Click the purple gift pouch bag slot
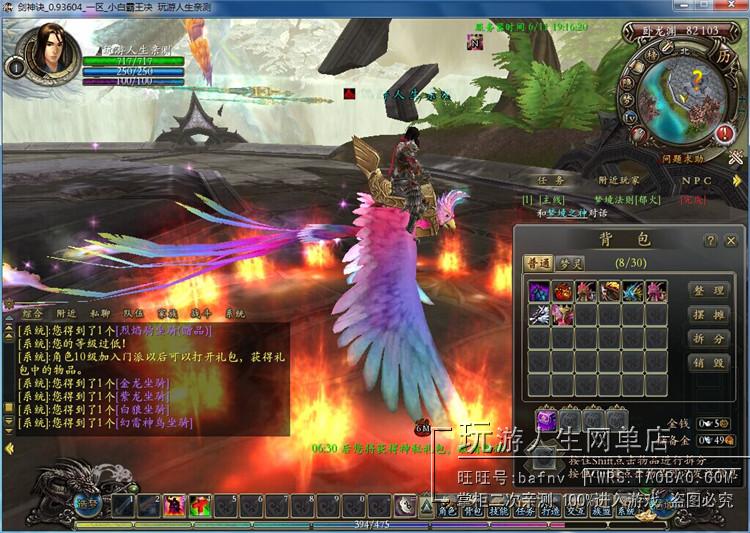 point(547,421)
